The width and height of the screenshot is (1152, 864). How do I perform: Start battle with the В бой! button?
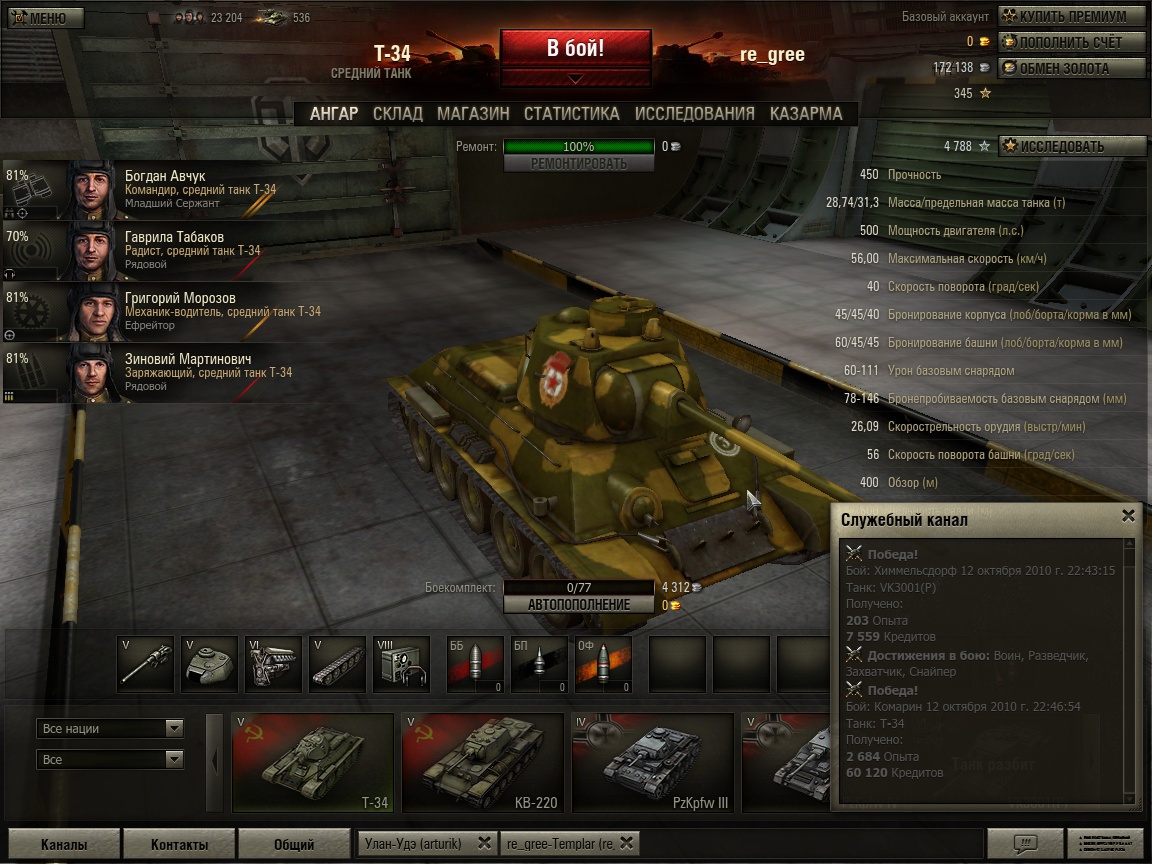[575, 48]
